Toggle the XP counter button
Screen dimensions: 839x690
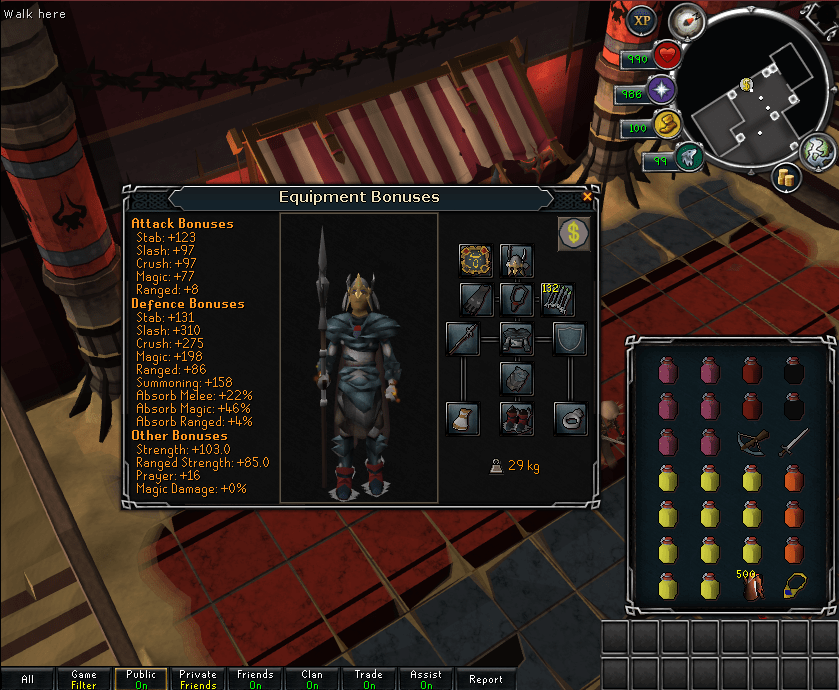(x=642, y=19)
